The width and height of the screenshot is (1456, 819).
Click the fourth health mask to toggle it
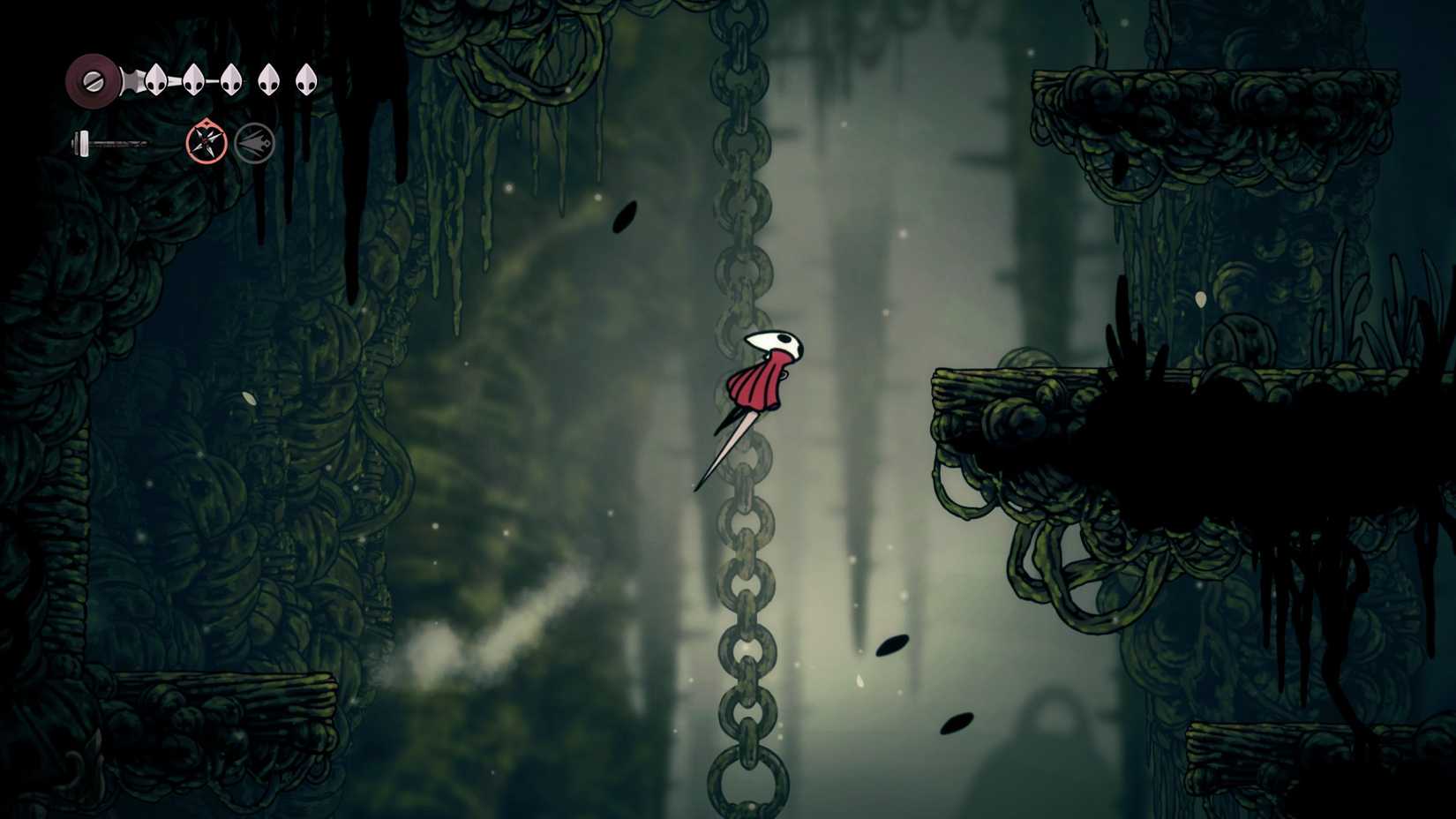pos(268,79)
